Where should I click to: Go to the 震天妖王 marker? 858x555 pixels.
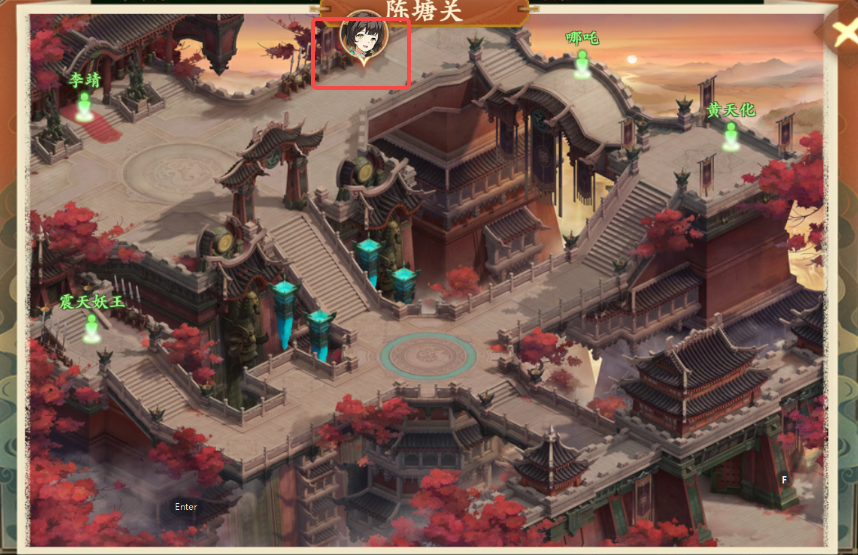point(92,326)
